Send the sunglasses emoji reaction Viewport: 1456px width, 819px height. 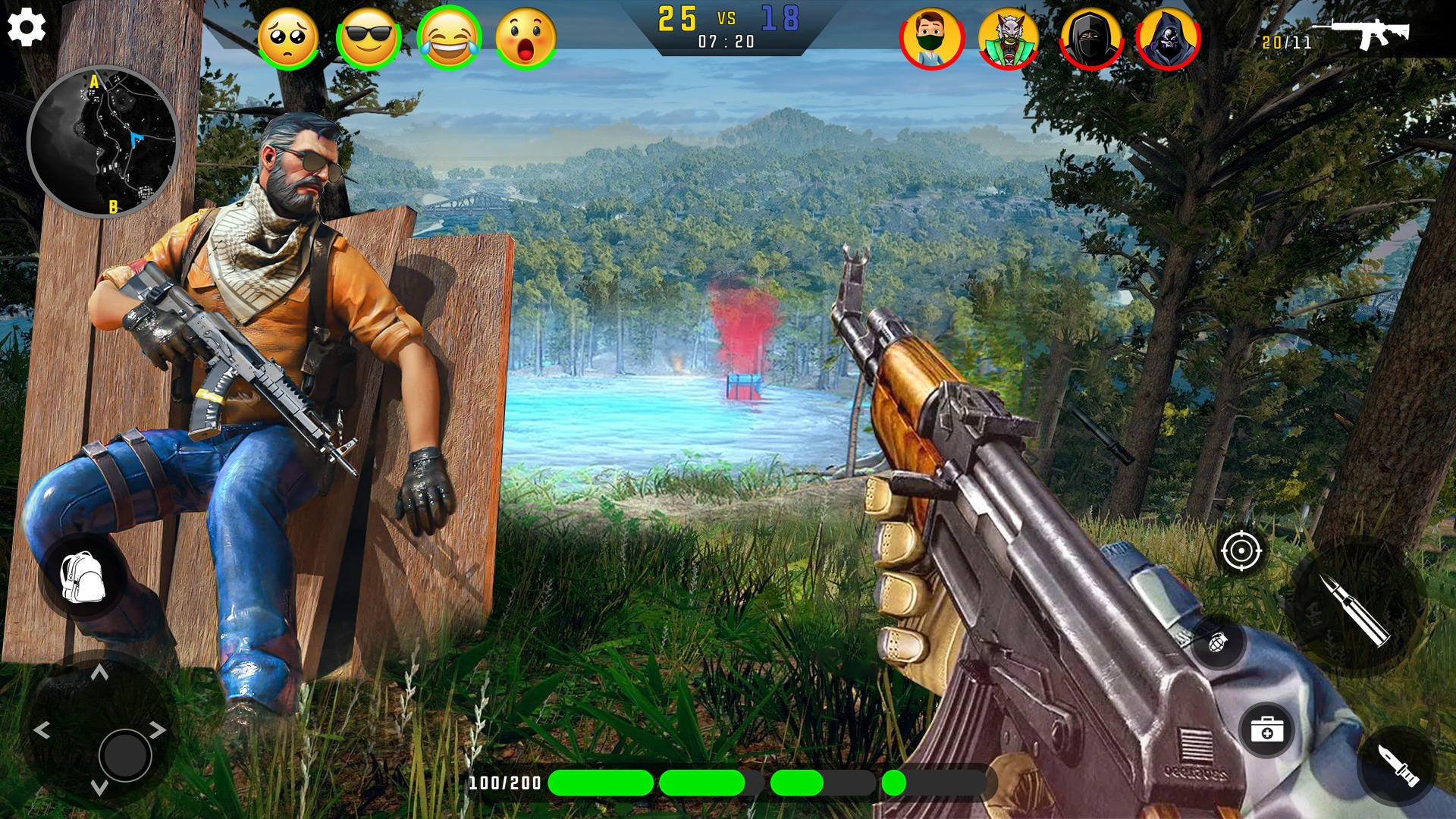pos(369,34)
